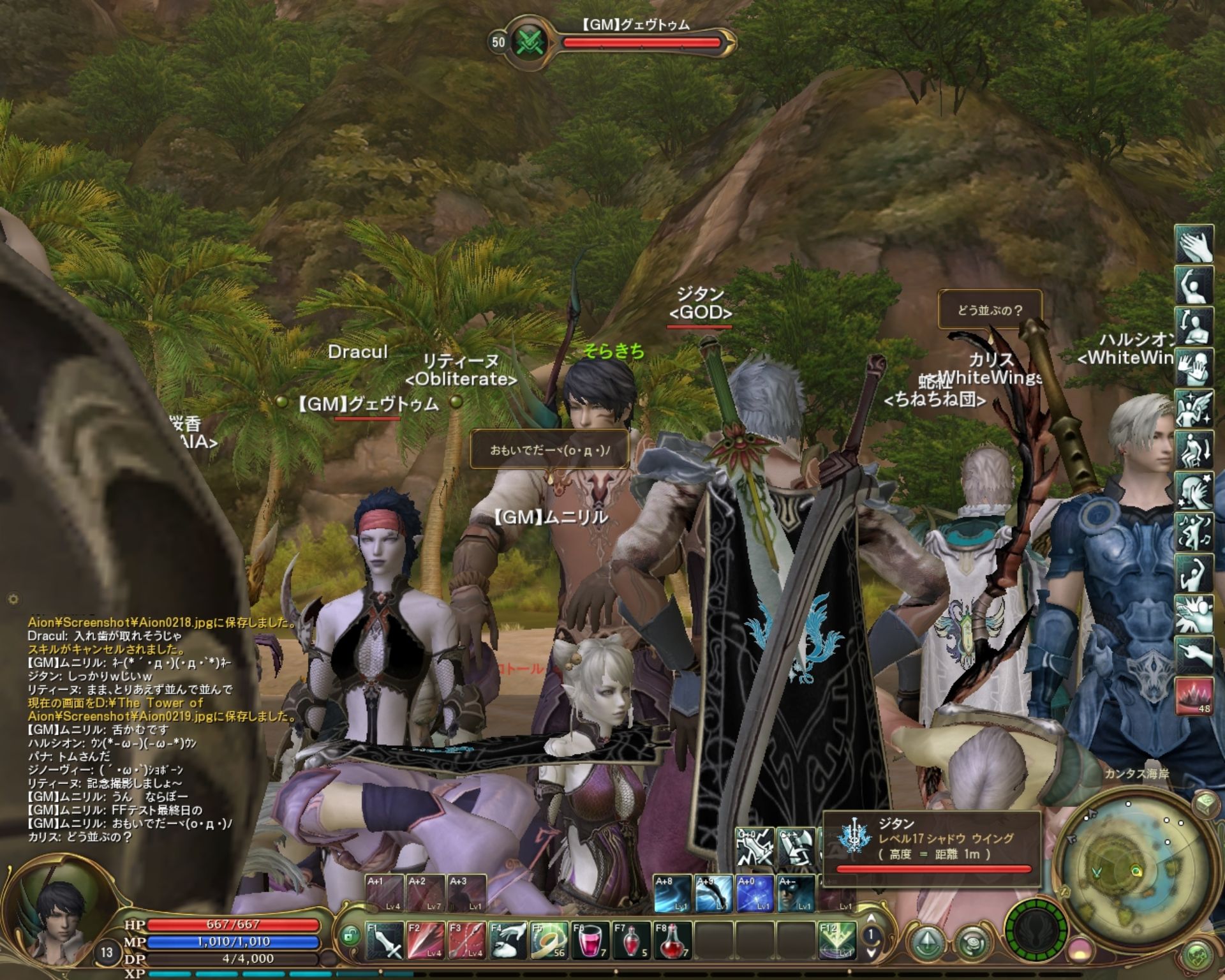The width and height of the screenshot is (1225, 980).
Task: Activate the F2 red slash skill
Action: (x=426, y=940)
